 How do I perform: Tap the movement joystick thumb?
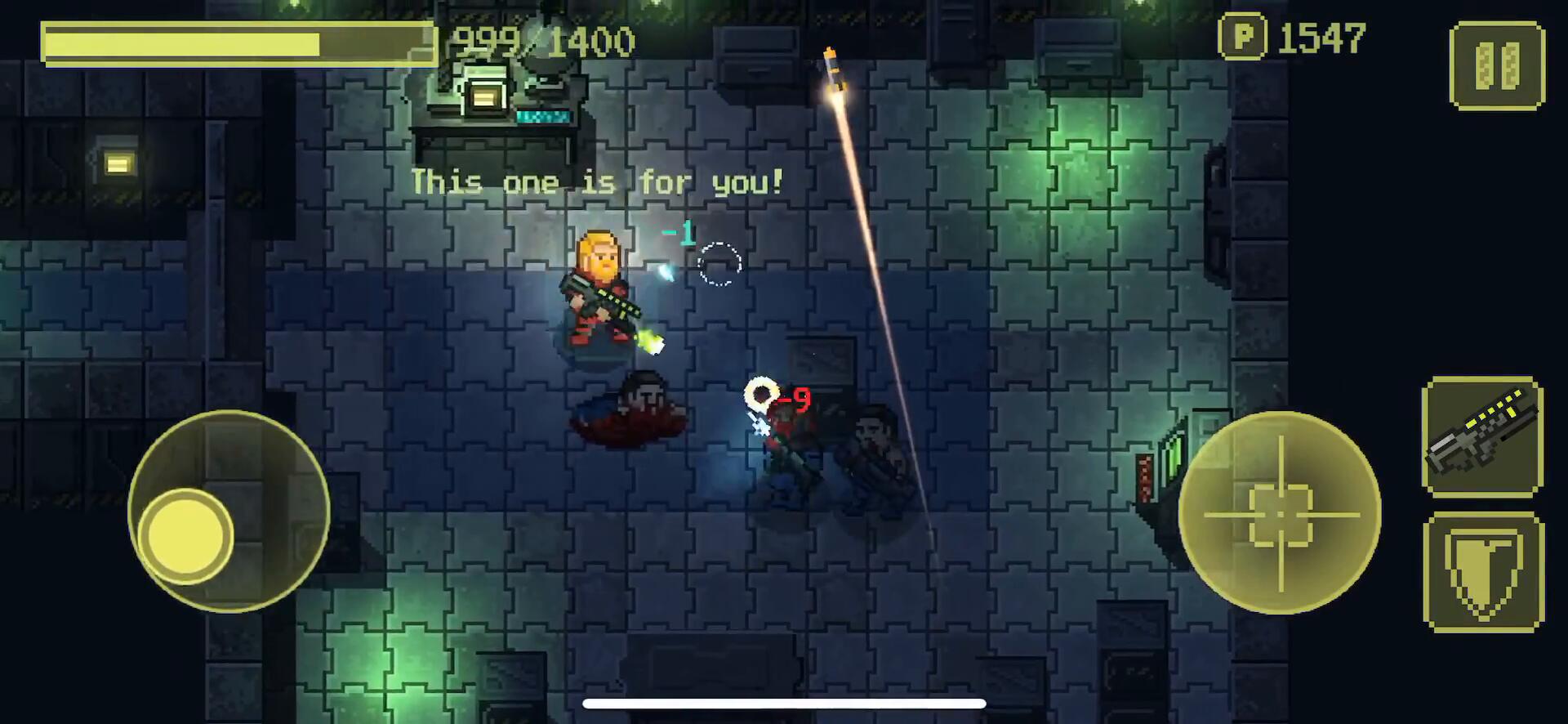[186, 536]
